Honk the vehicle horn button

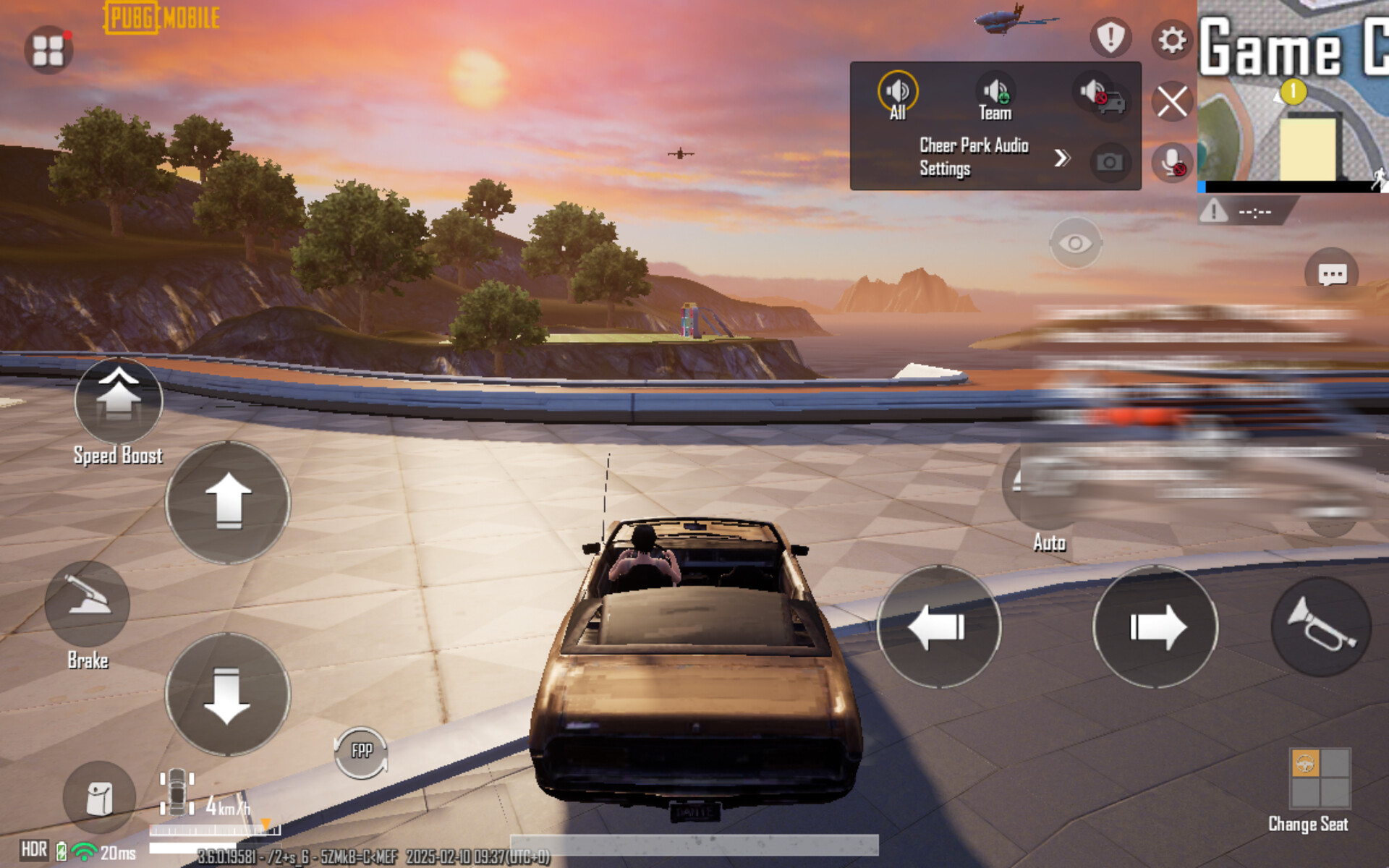coord(1321,626)
